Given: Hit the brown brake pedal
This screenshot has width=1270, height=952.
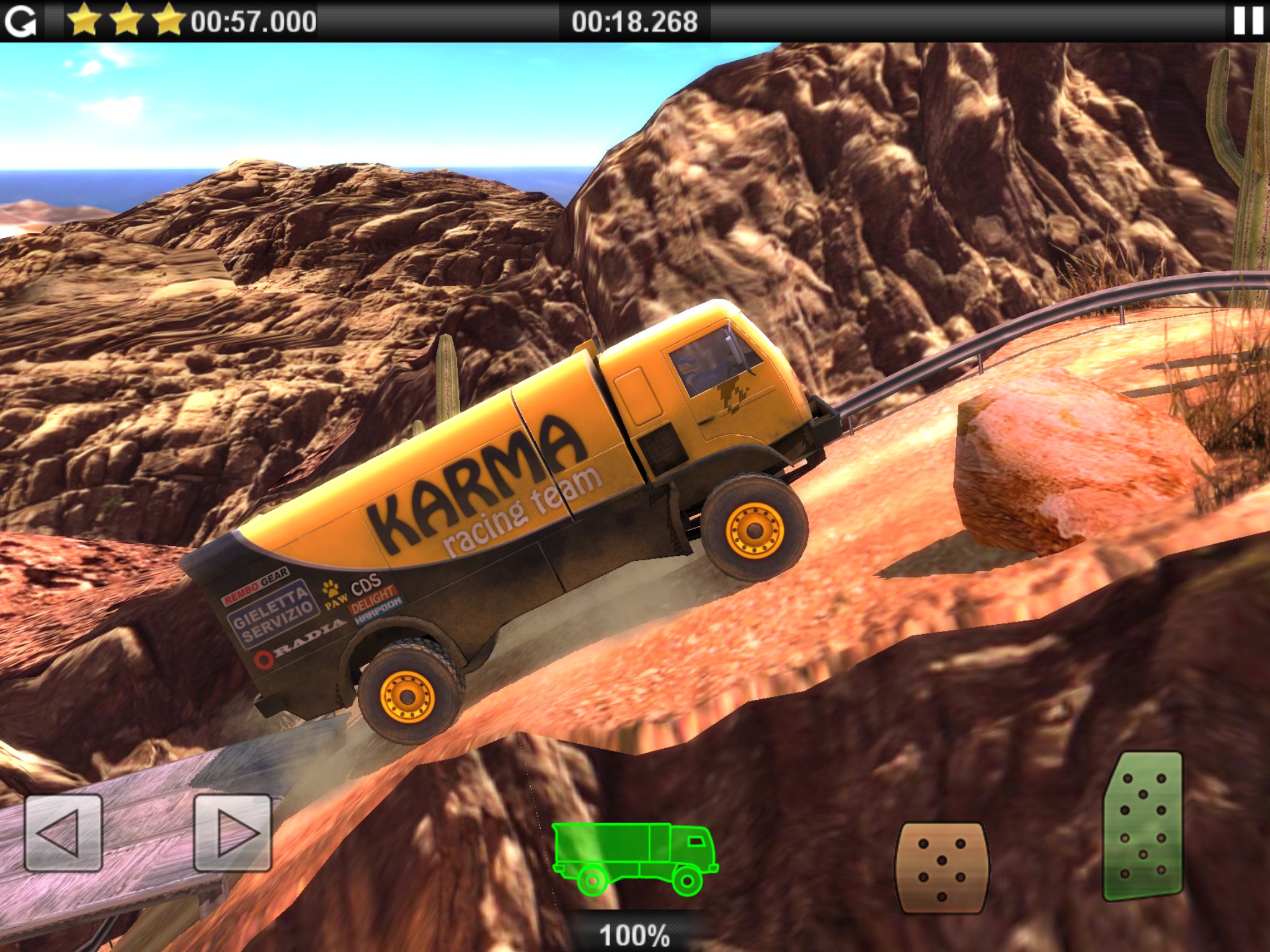Looking at the screenshot, I should tap(941, 868).
